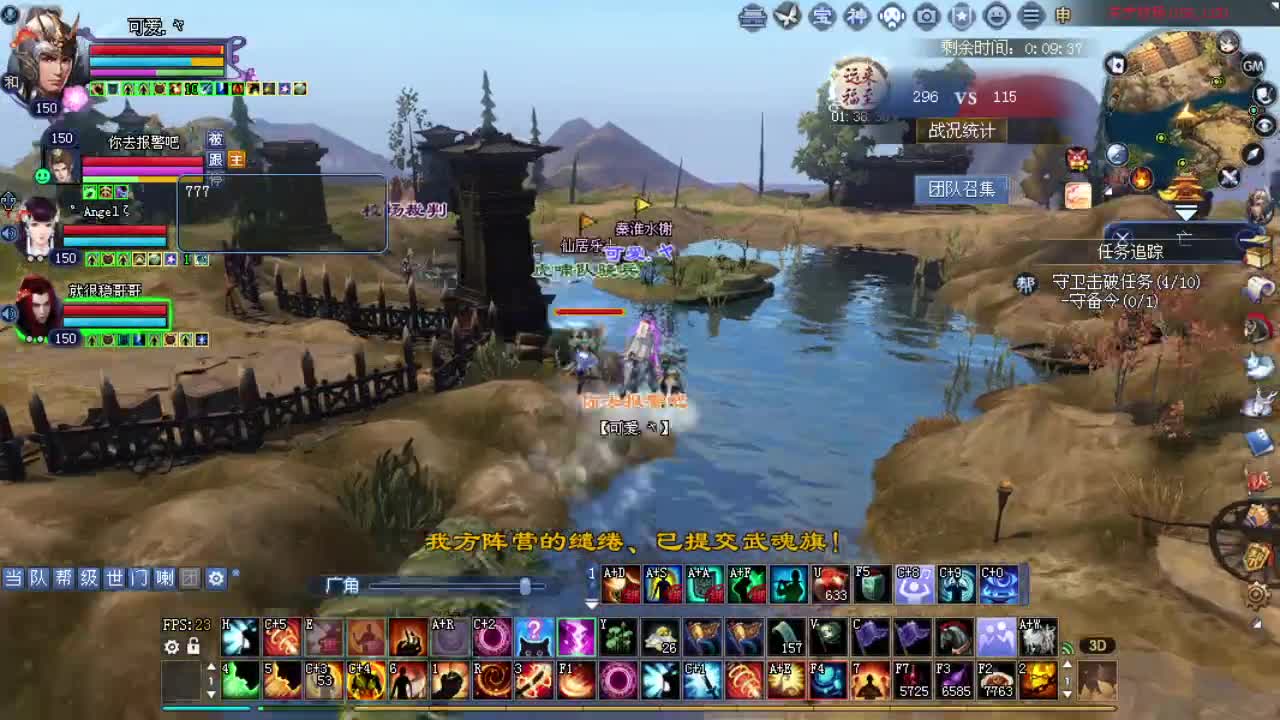Toggle the padlock icon next to FPS counter
The image size is (1280, 720).
[x=193, y=646]
